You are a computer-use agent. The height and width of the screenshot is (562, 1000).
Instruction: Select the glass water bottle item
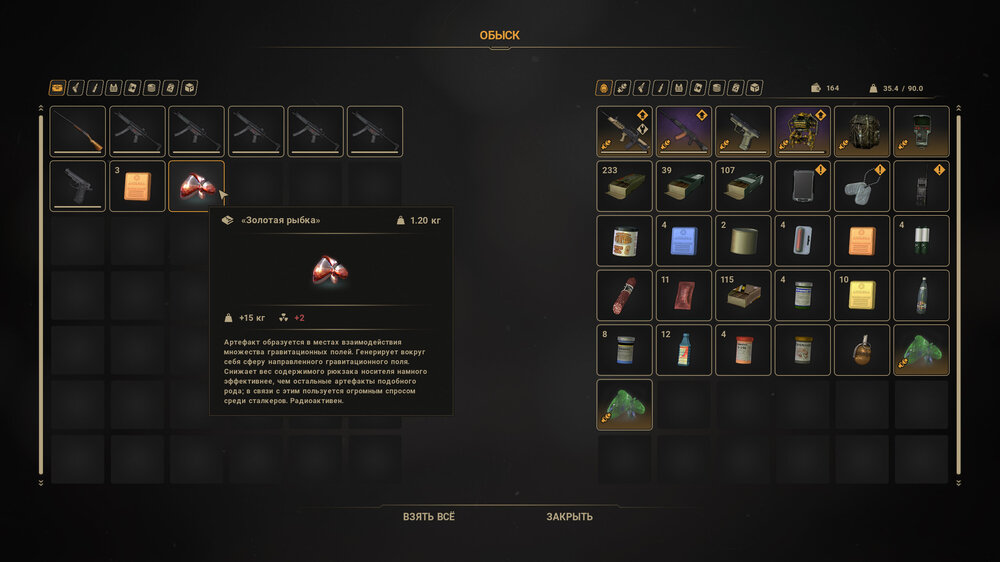pos(921,295)
